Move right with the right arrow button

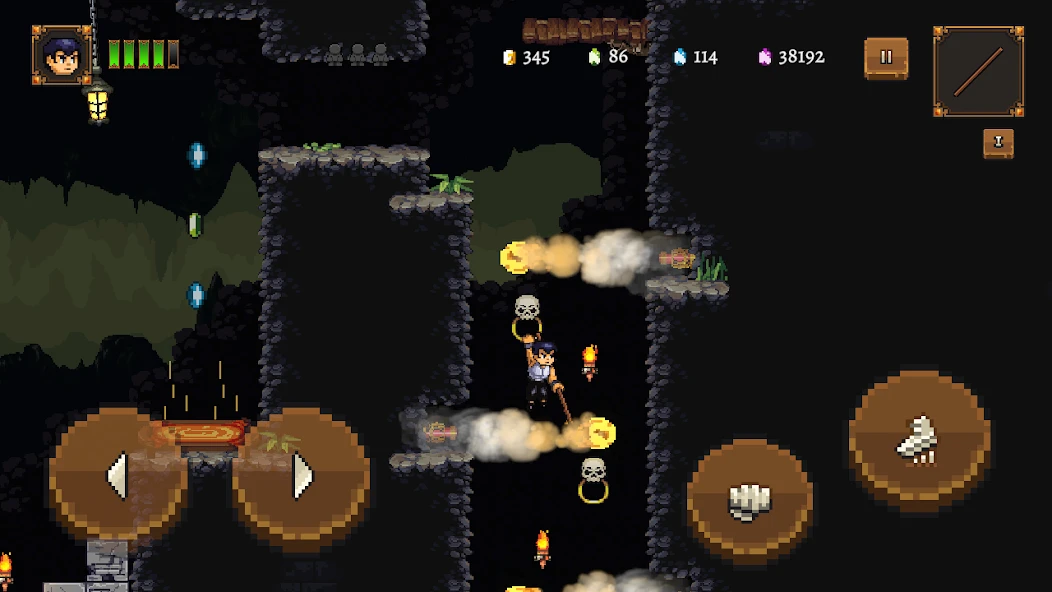click(301, 475)
